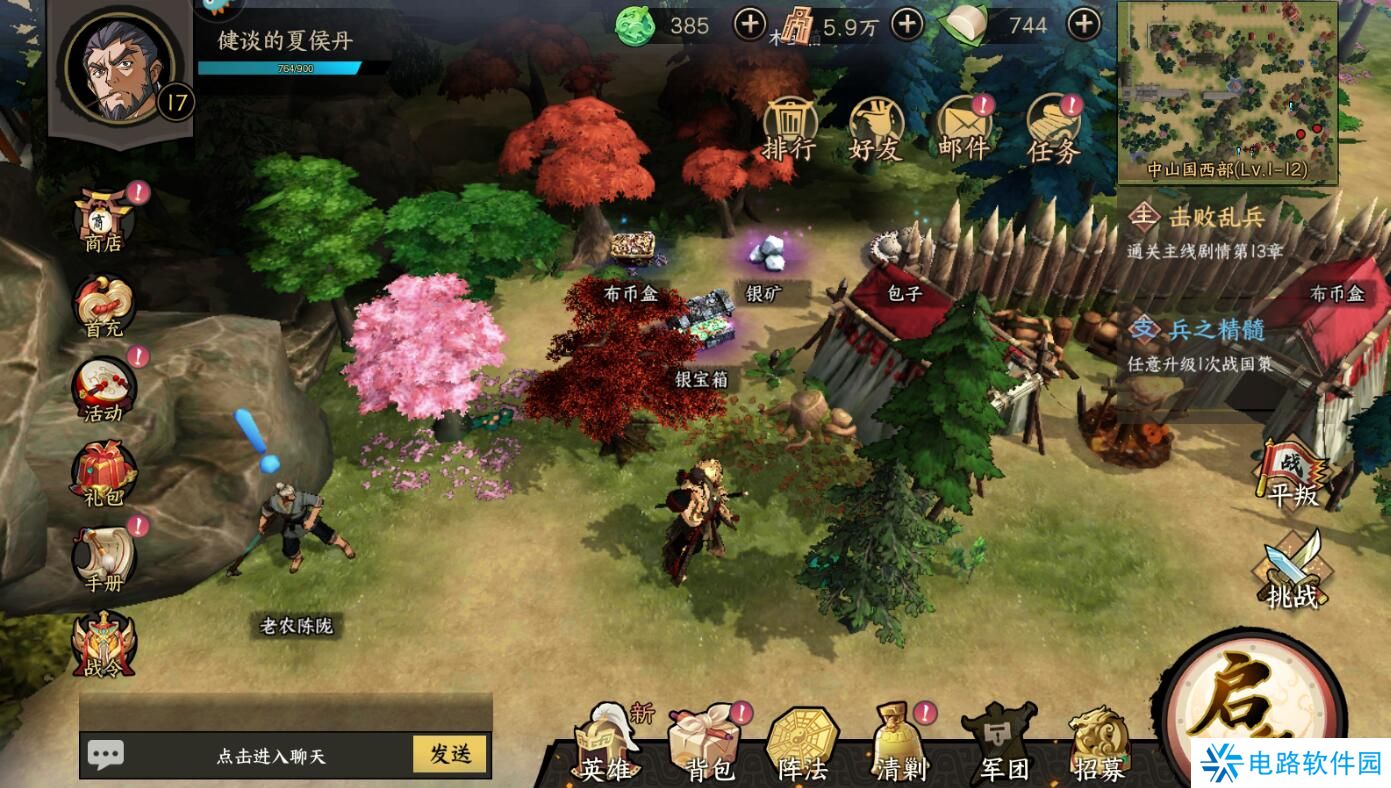
Task: Open the 排行 rankings menu
Action: pyautogui.click(x=789, y=130)
